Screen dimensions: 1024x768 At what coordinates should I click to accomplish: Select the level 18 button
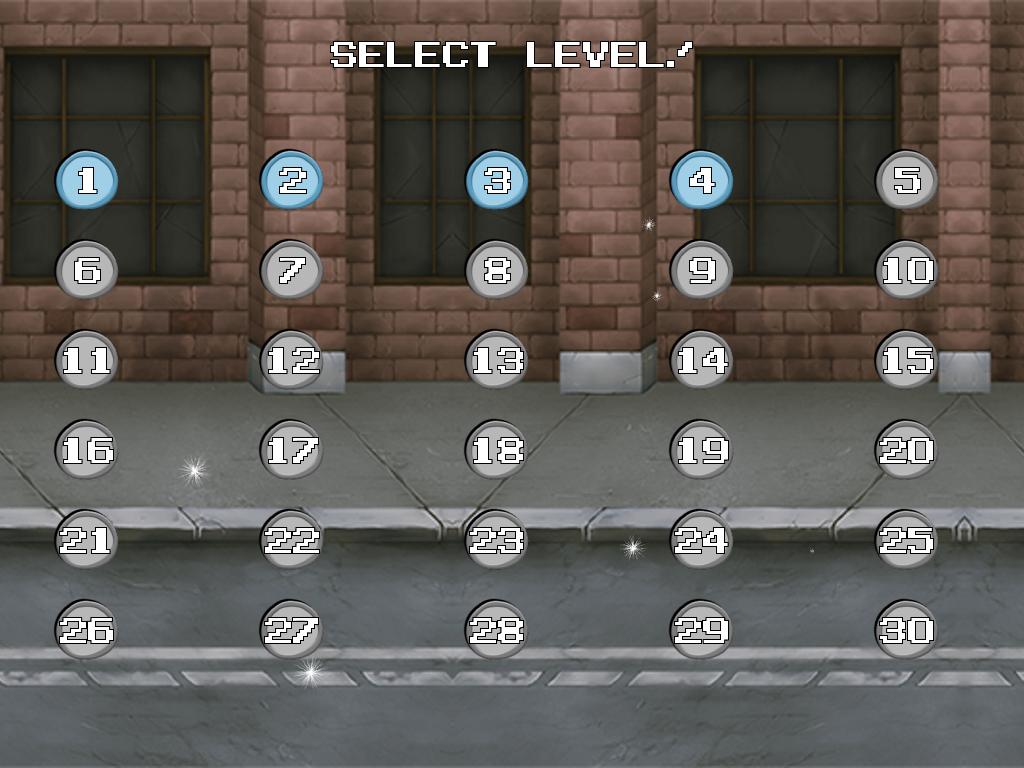click(x=497, y=450)
